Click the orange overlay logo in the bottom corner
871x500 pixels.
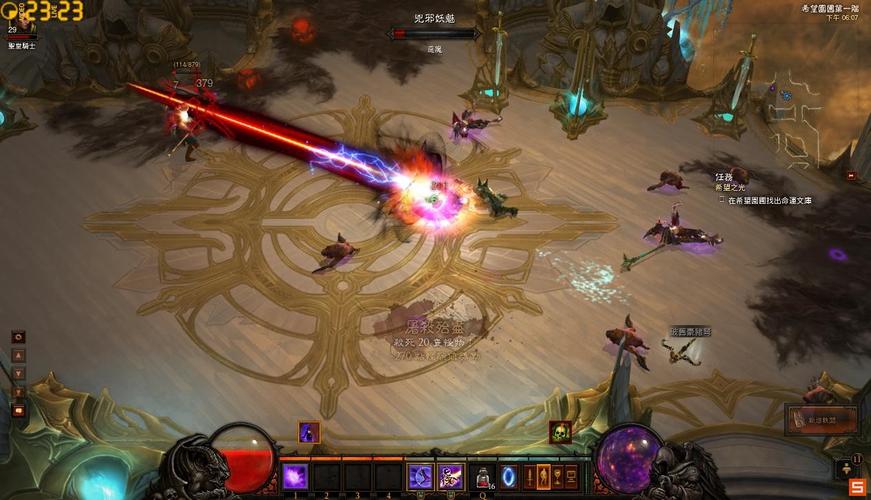point(857,487)
